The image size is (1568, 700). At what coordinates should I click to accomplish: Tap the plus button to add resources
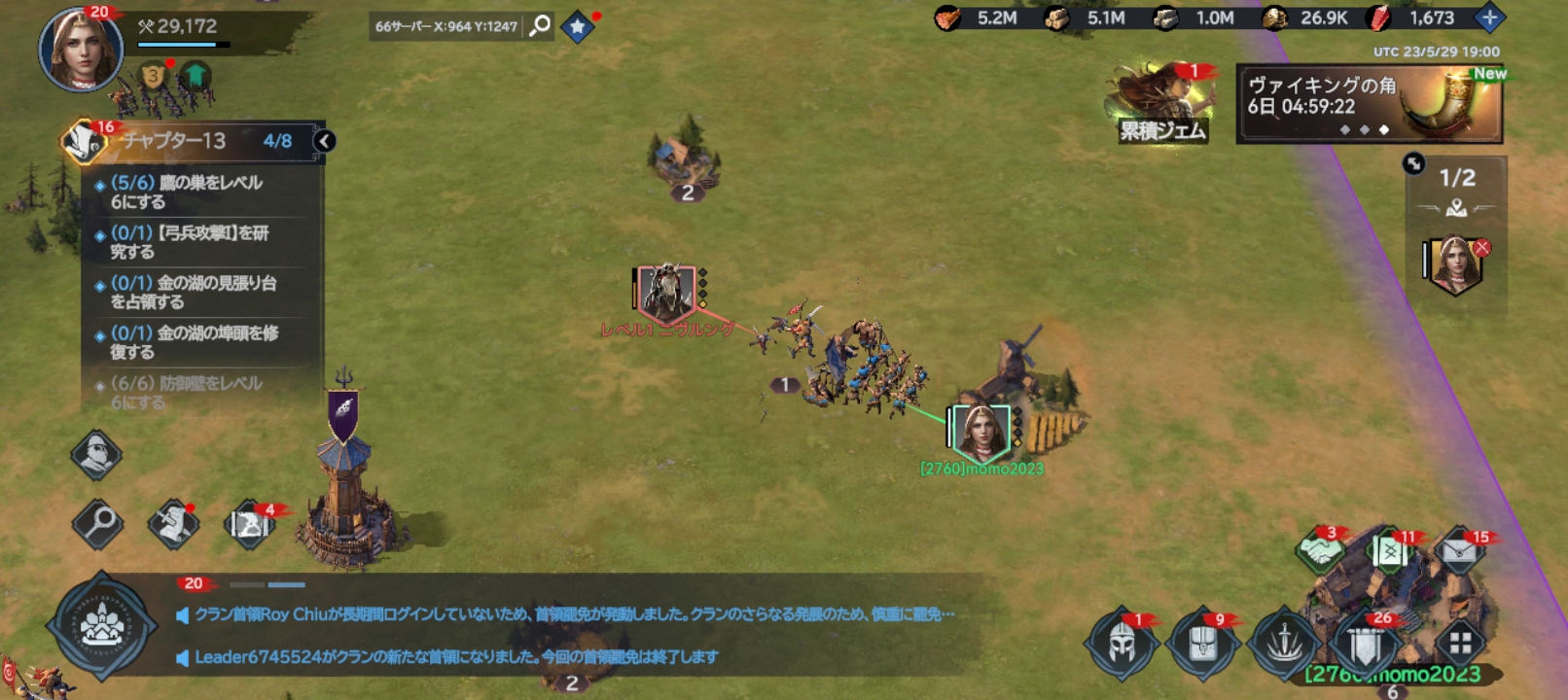coord(1488,17)
